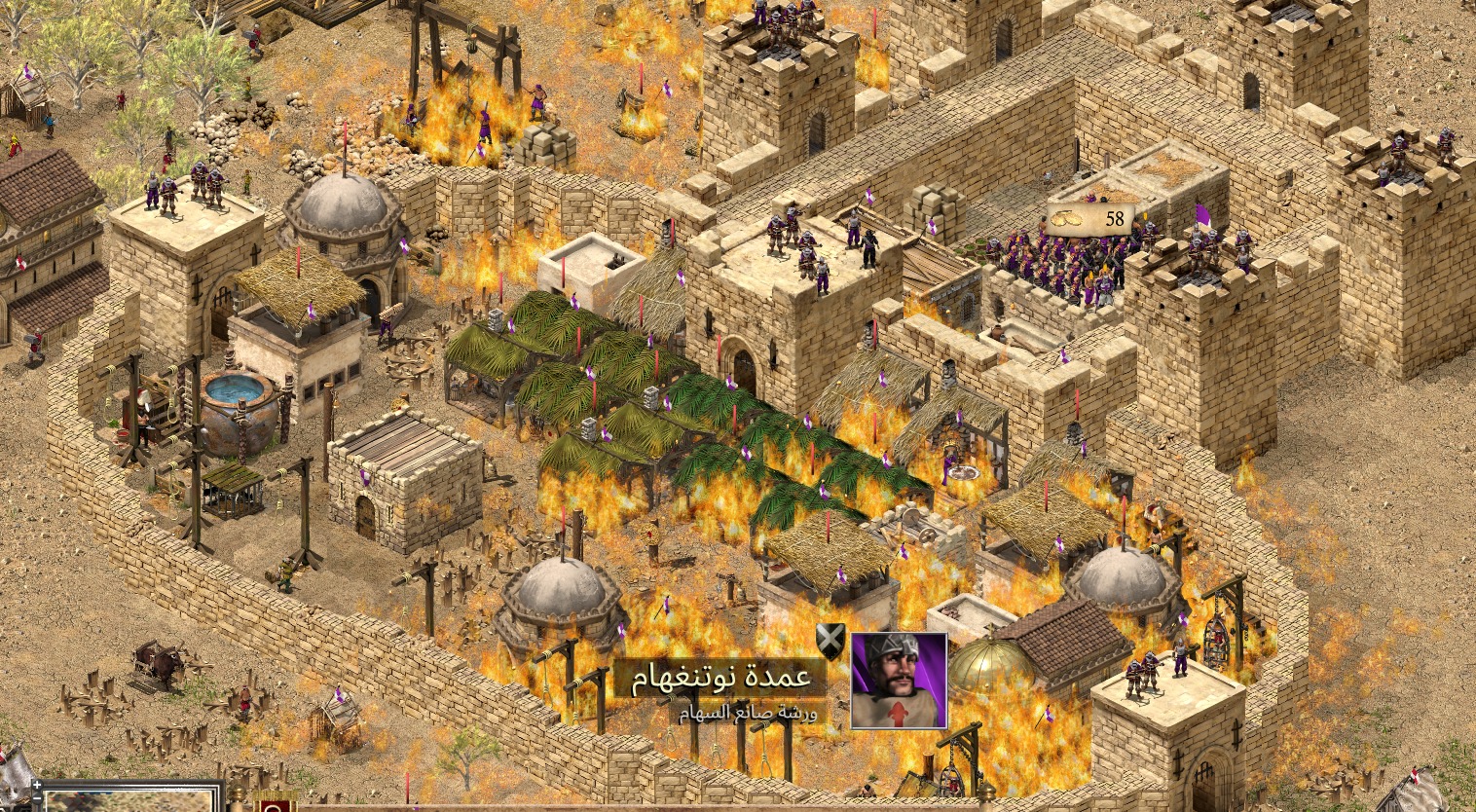Click the minimap zoom-in plus button

(x=36, y=784)
